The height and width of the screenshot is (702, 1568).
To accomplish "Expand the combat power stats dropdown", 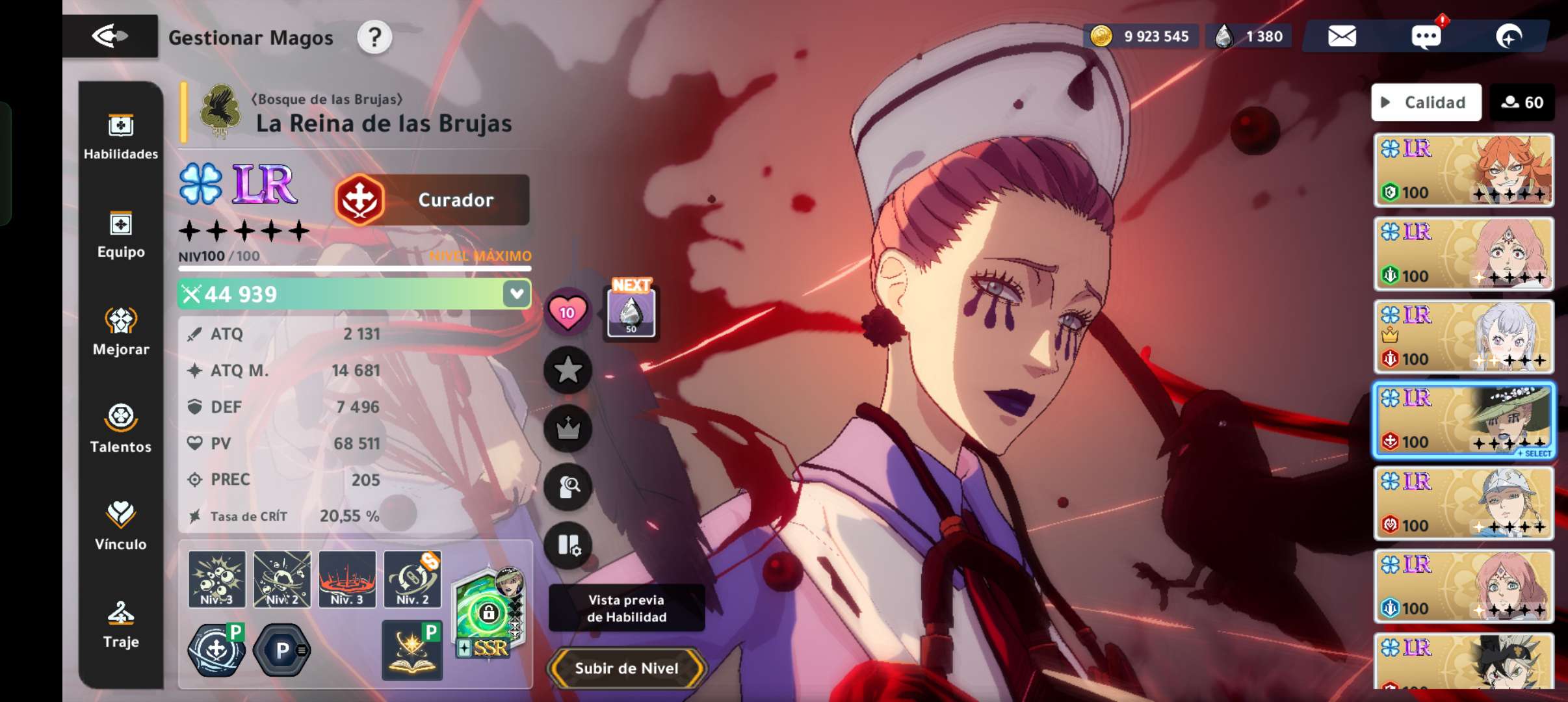I will tap(517, 294).
